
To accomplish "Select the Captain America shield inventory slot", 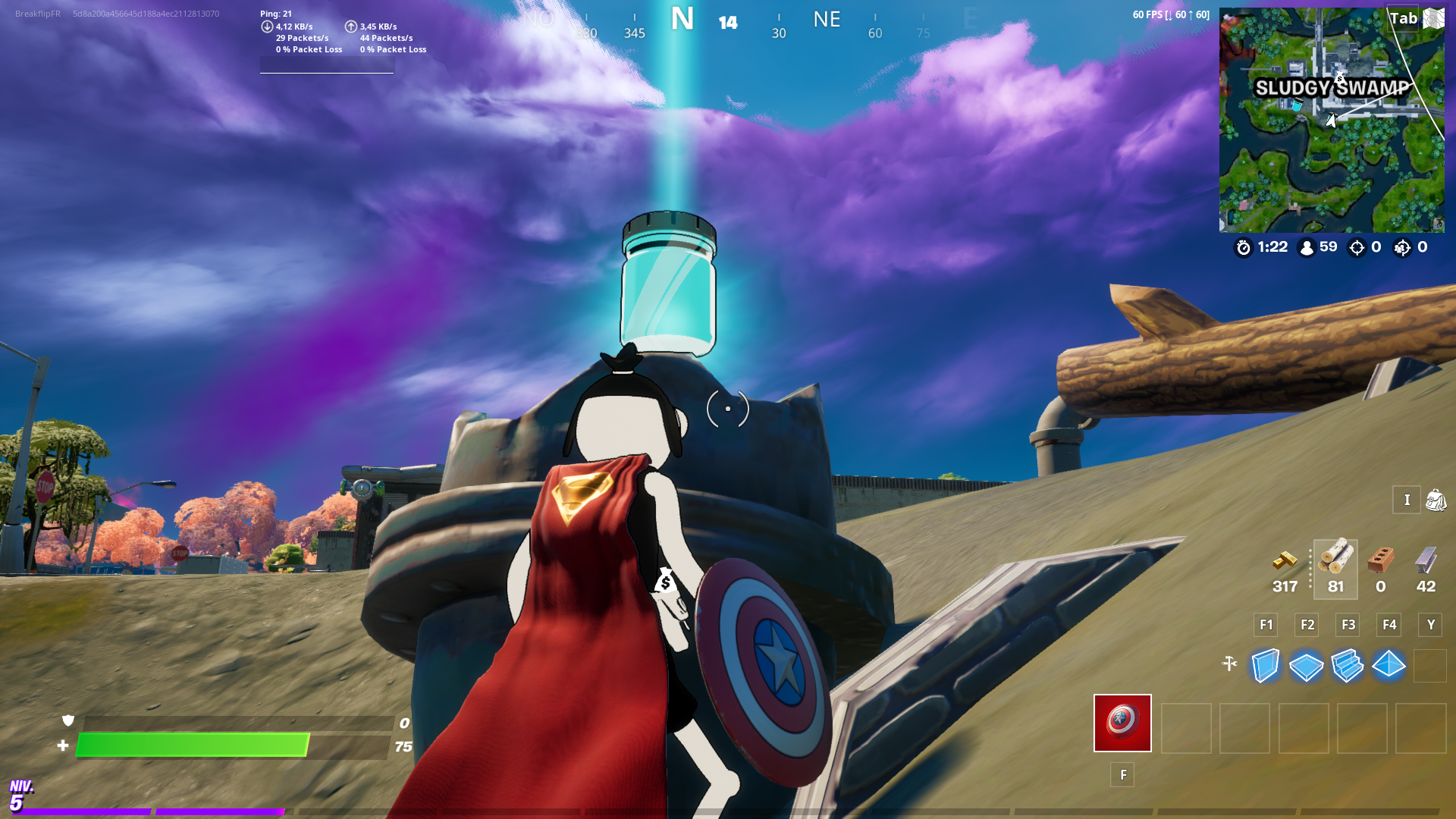I will (1122, 724).
